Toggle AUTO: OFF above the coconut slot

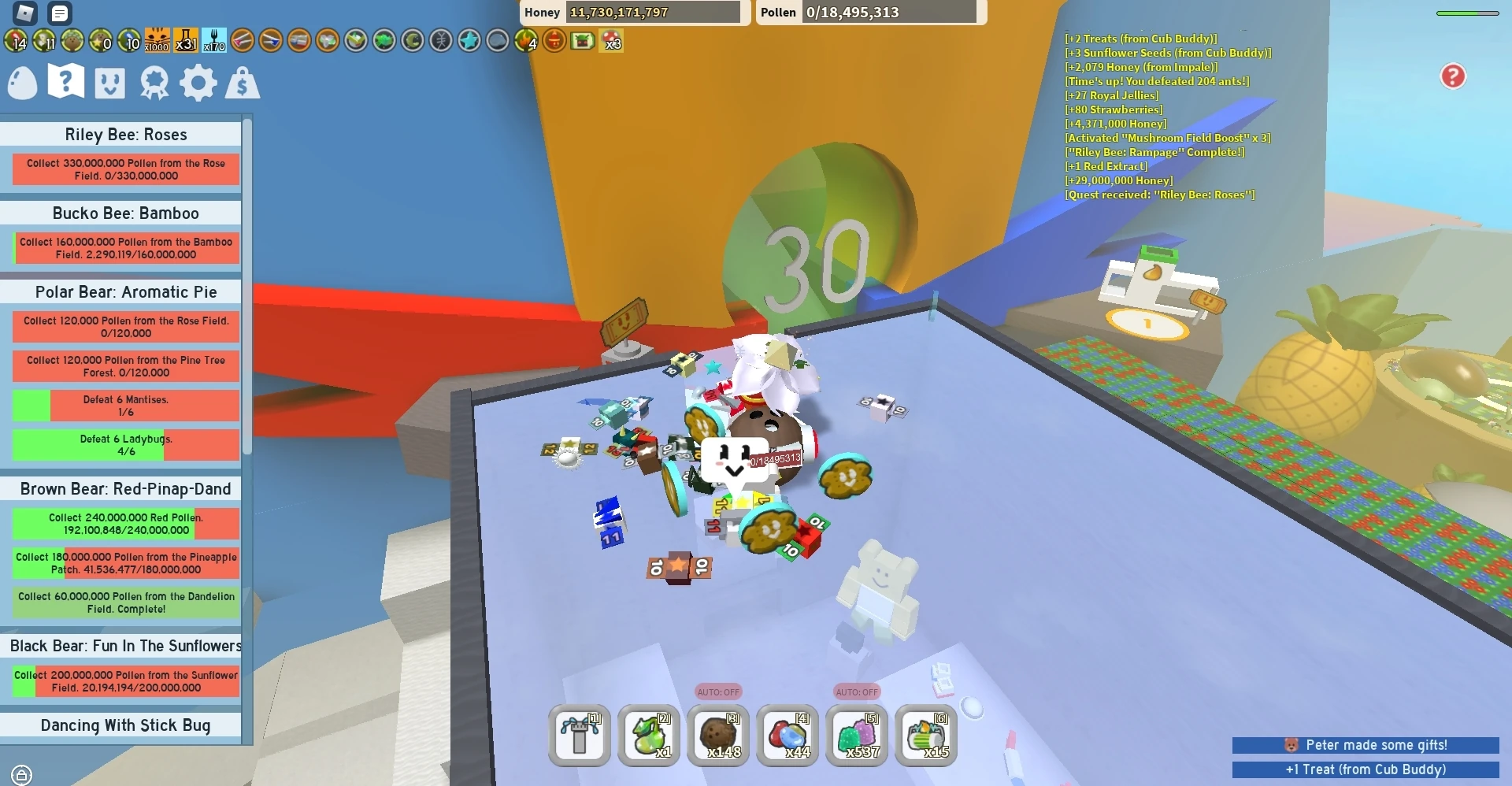(717, 692)
